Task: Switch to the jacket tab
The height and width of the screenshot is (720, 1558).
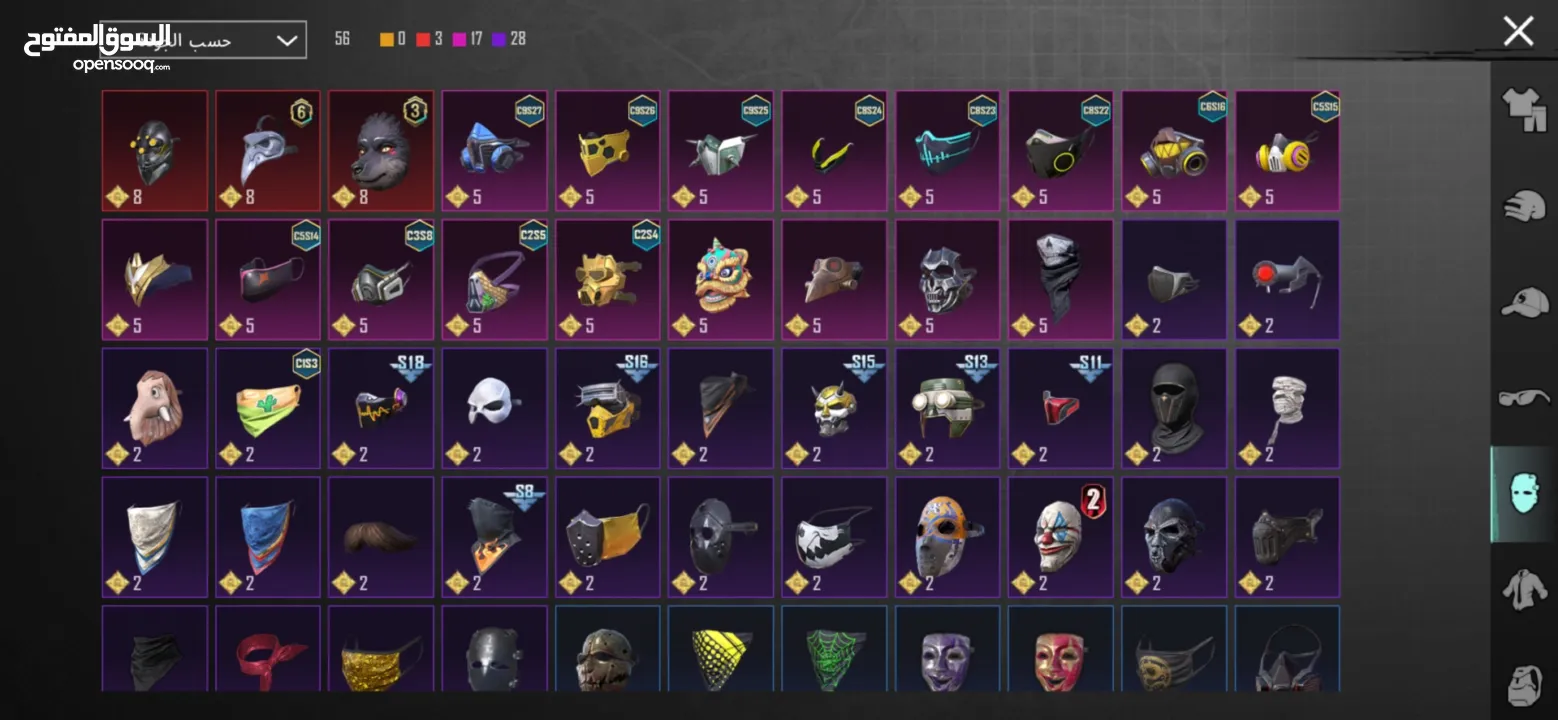Action: pyautogui.click(x=1524, y=590)
